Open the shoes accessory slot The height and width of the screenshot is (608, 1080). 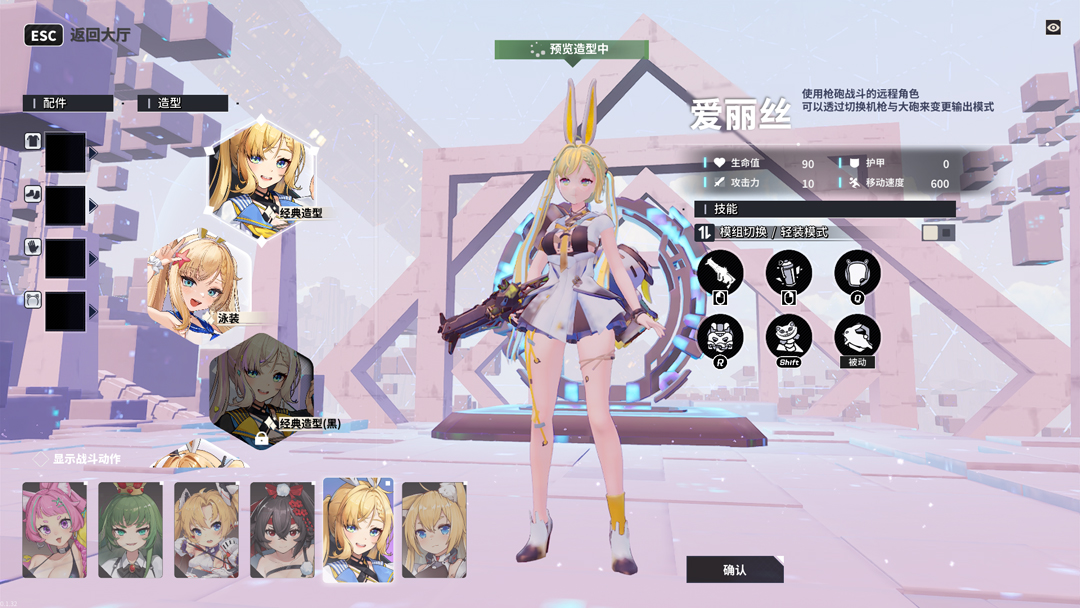pyautogui.click(x=65, y=205)
